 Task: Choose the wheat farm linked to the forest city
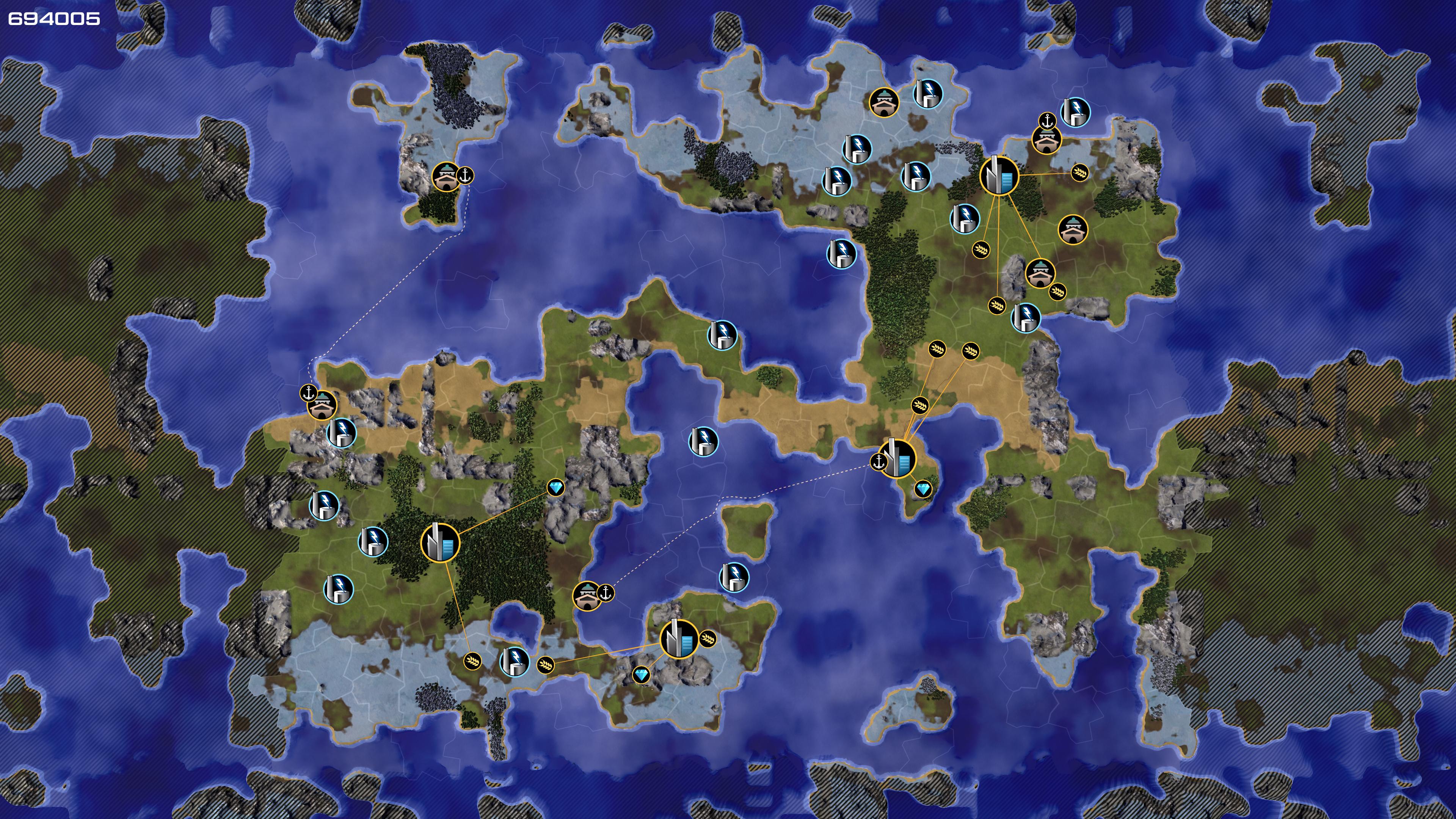tap(472, 660)
